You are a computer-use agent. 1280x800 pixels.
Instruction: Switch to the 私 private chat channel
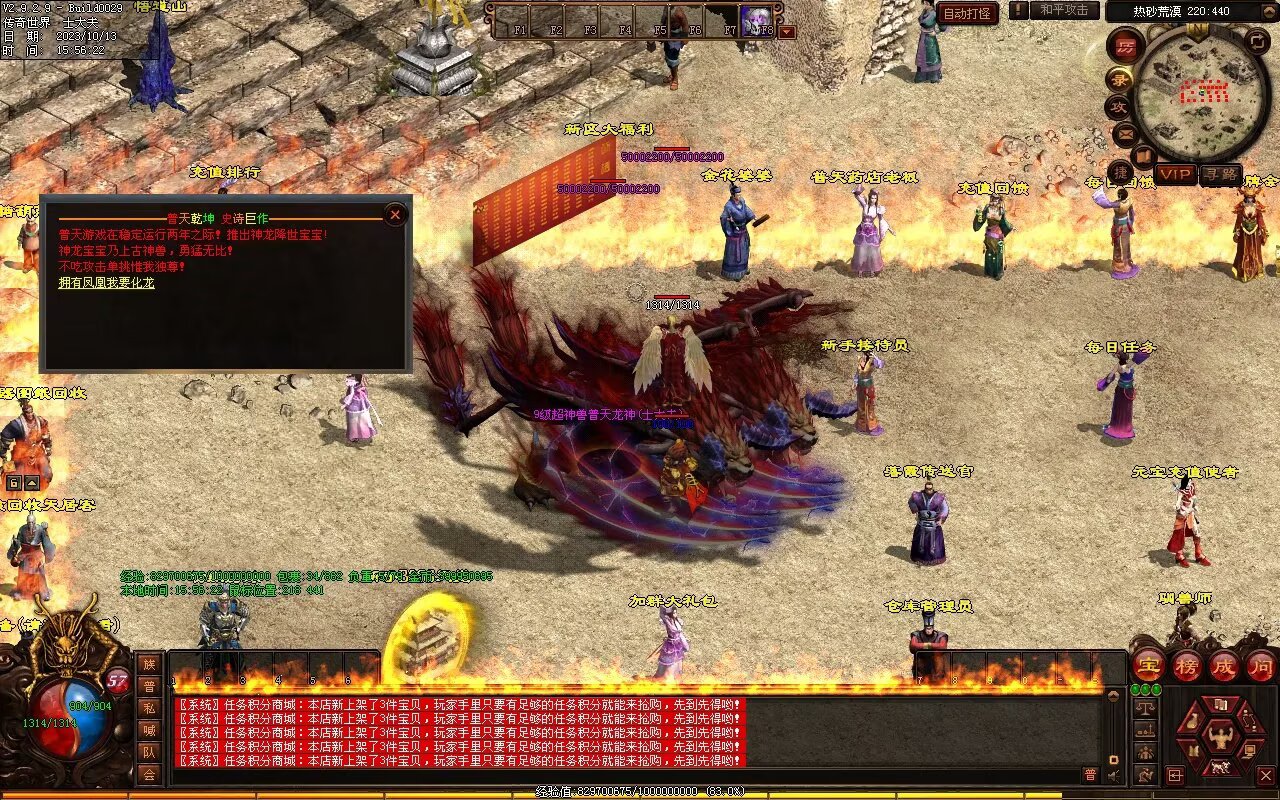click(x=149, y=707)
